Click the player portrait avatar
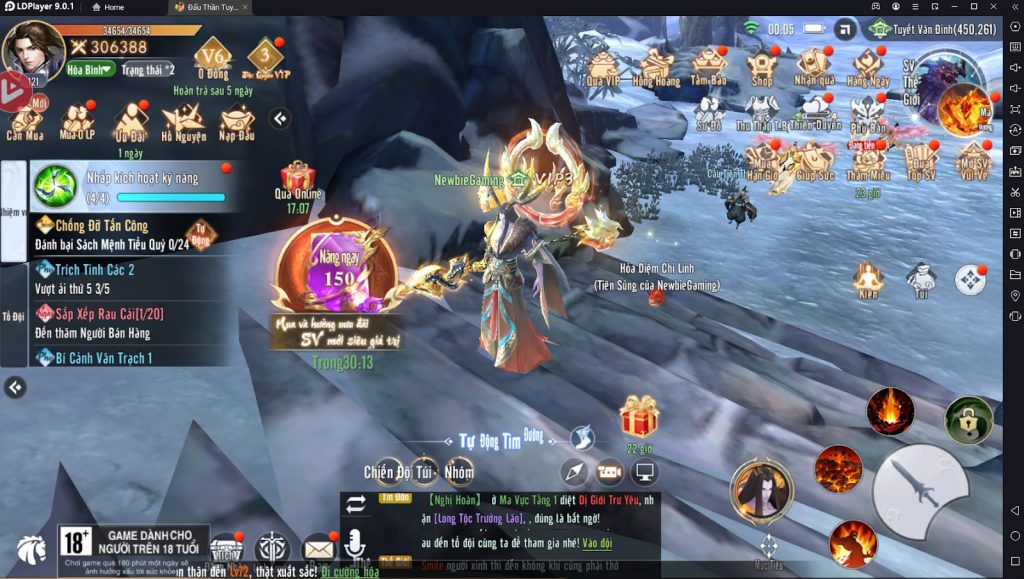This screenshot has height=579, width=1024. click(x=33, y=50)
